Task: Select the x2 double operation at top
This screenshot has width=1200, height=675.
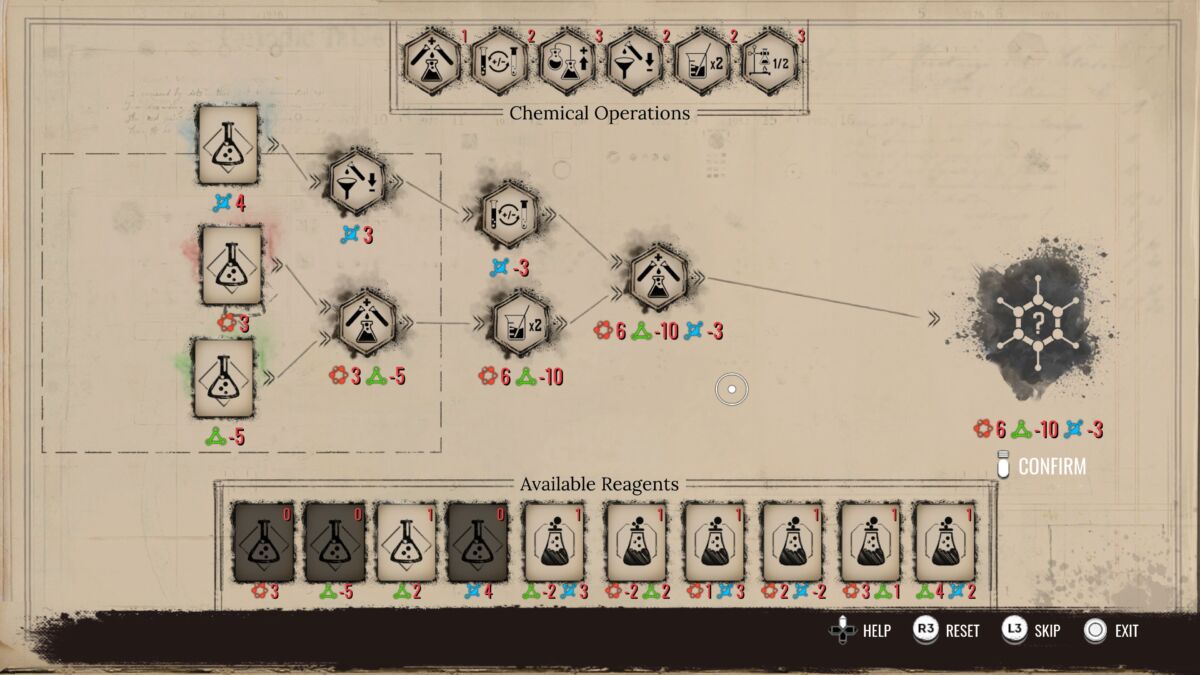Action: pyautogui.click(x=702, y=62)
